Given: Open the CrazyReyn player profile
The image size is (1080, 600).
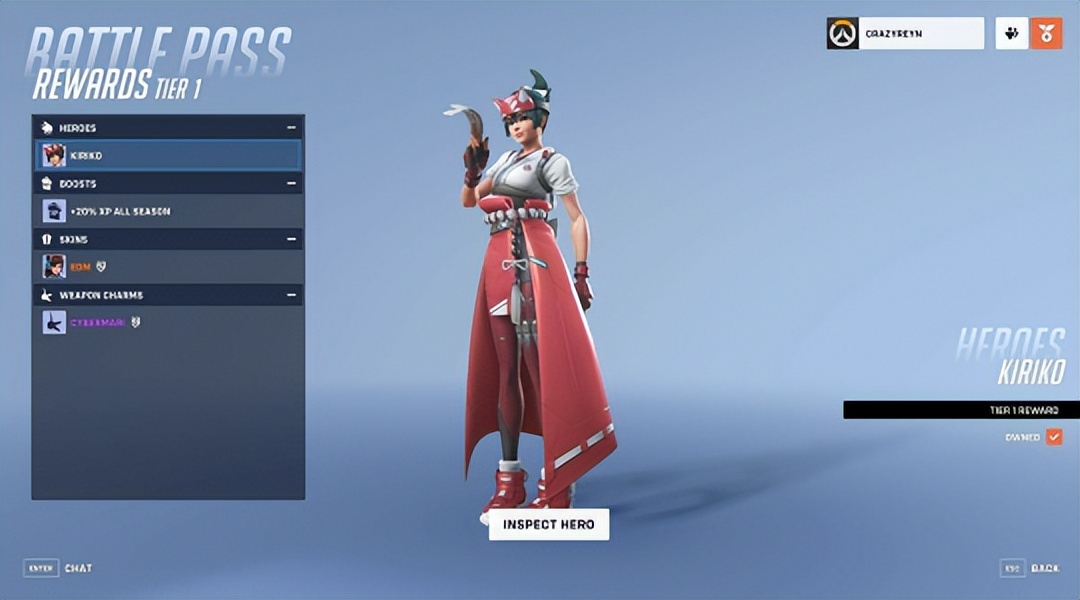Looking at the screenshot, I should click(x=905, y=33).
